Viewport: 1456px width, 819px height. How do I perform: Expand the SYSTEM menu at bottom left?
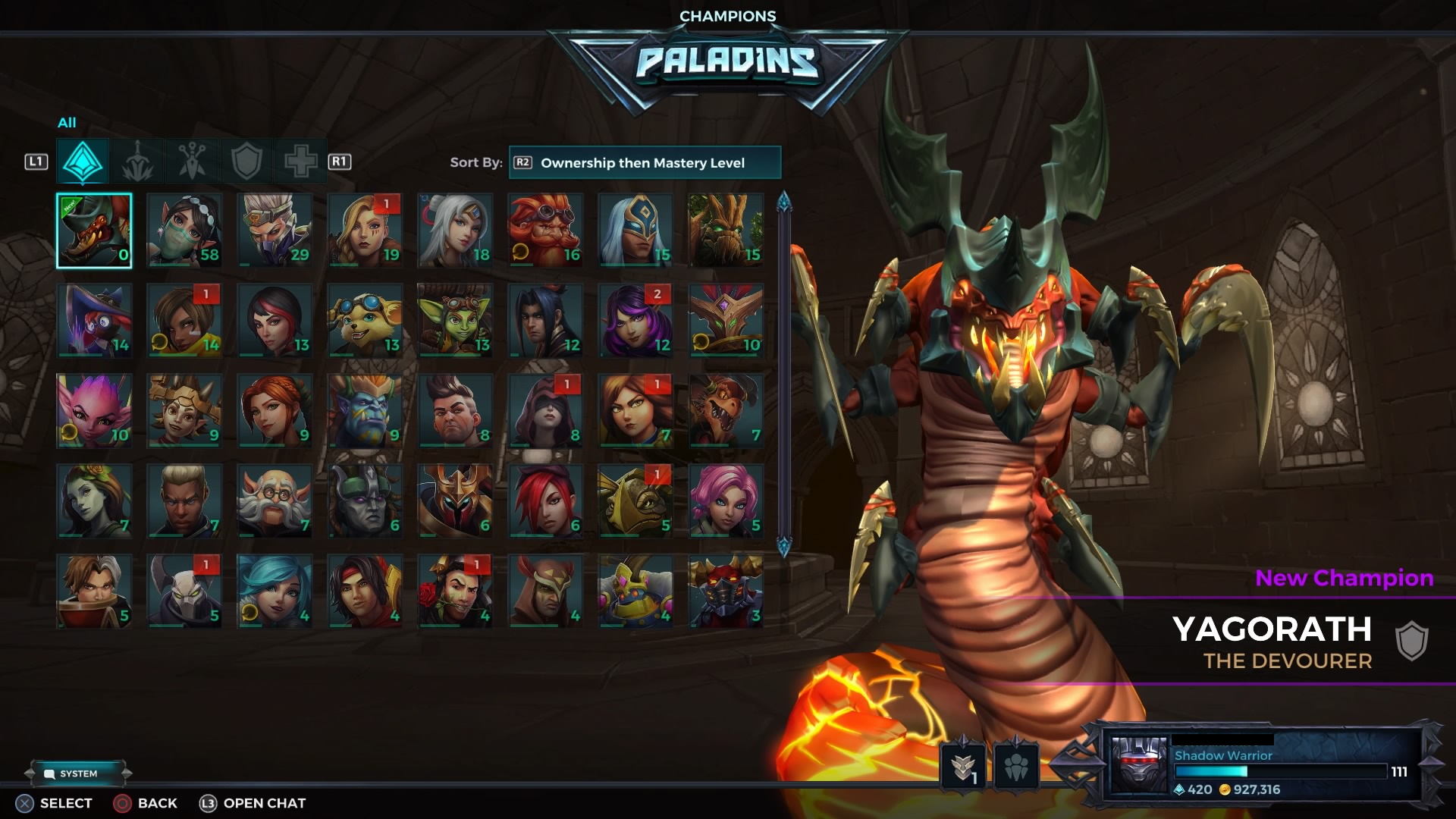point(76,773)
